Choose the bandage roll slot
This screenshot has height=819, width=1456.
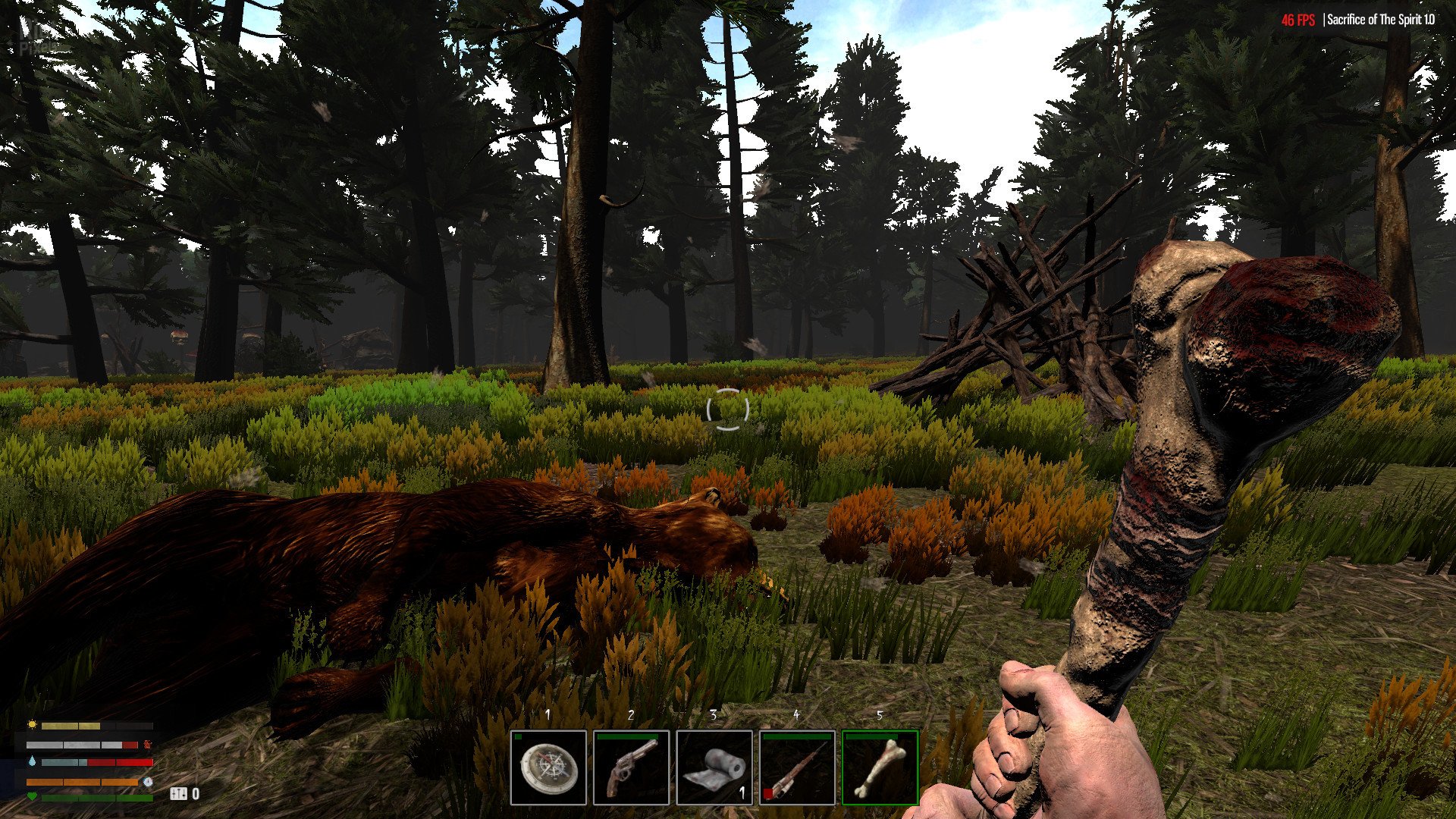(x=714, y=767)
